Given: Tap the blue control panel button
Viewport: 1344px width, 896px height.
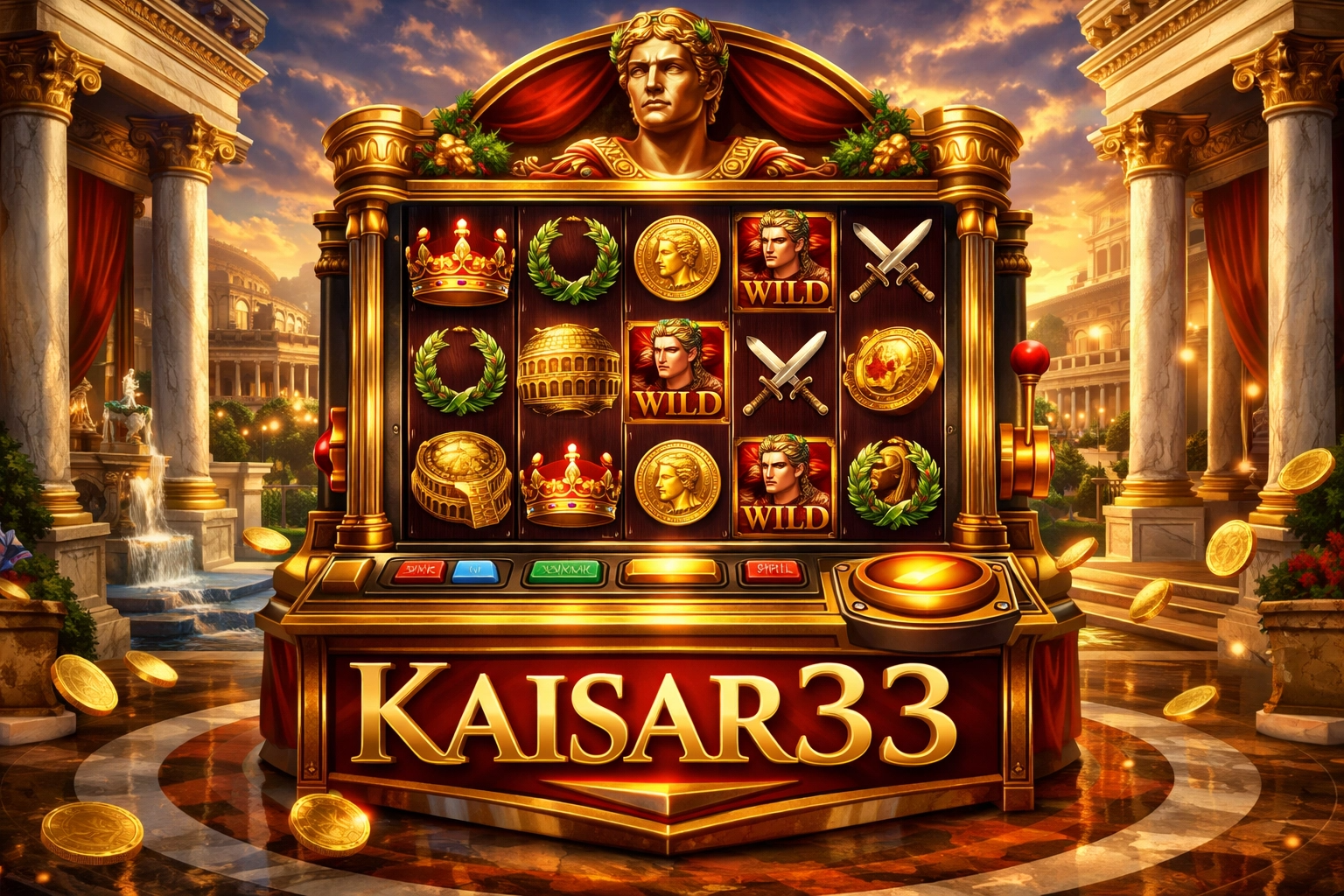Looking at the screenshot, I should coord(476,571).
